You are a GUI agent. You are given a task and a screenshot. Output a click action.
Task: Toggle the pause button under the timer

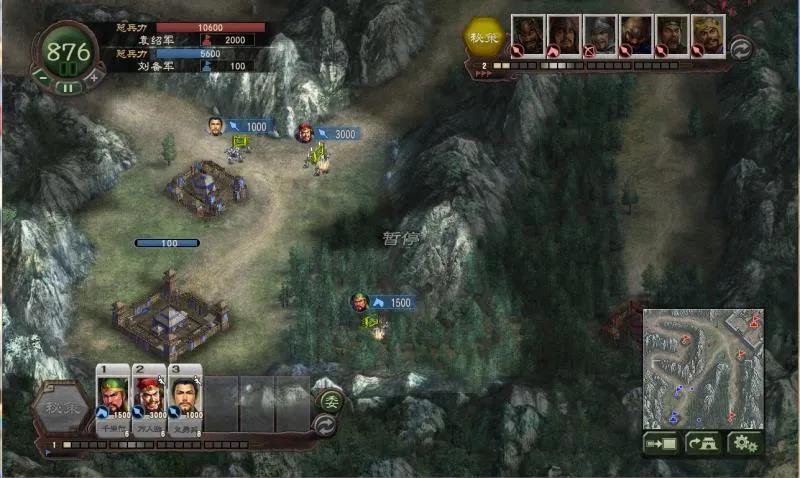click(x=66, y=87)
